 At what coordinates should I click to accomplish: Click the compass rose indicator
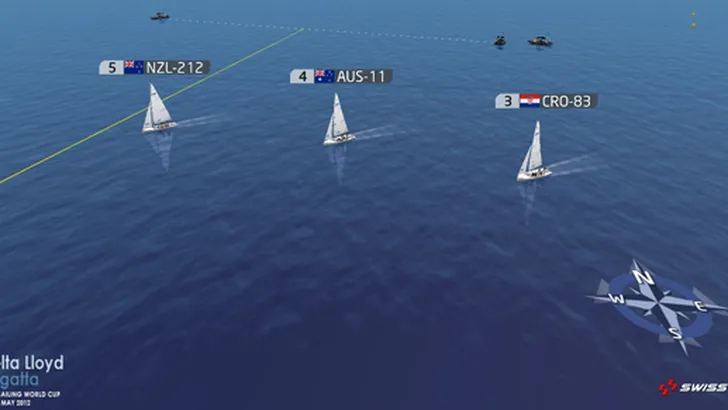[x=657, y=304]
